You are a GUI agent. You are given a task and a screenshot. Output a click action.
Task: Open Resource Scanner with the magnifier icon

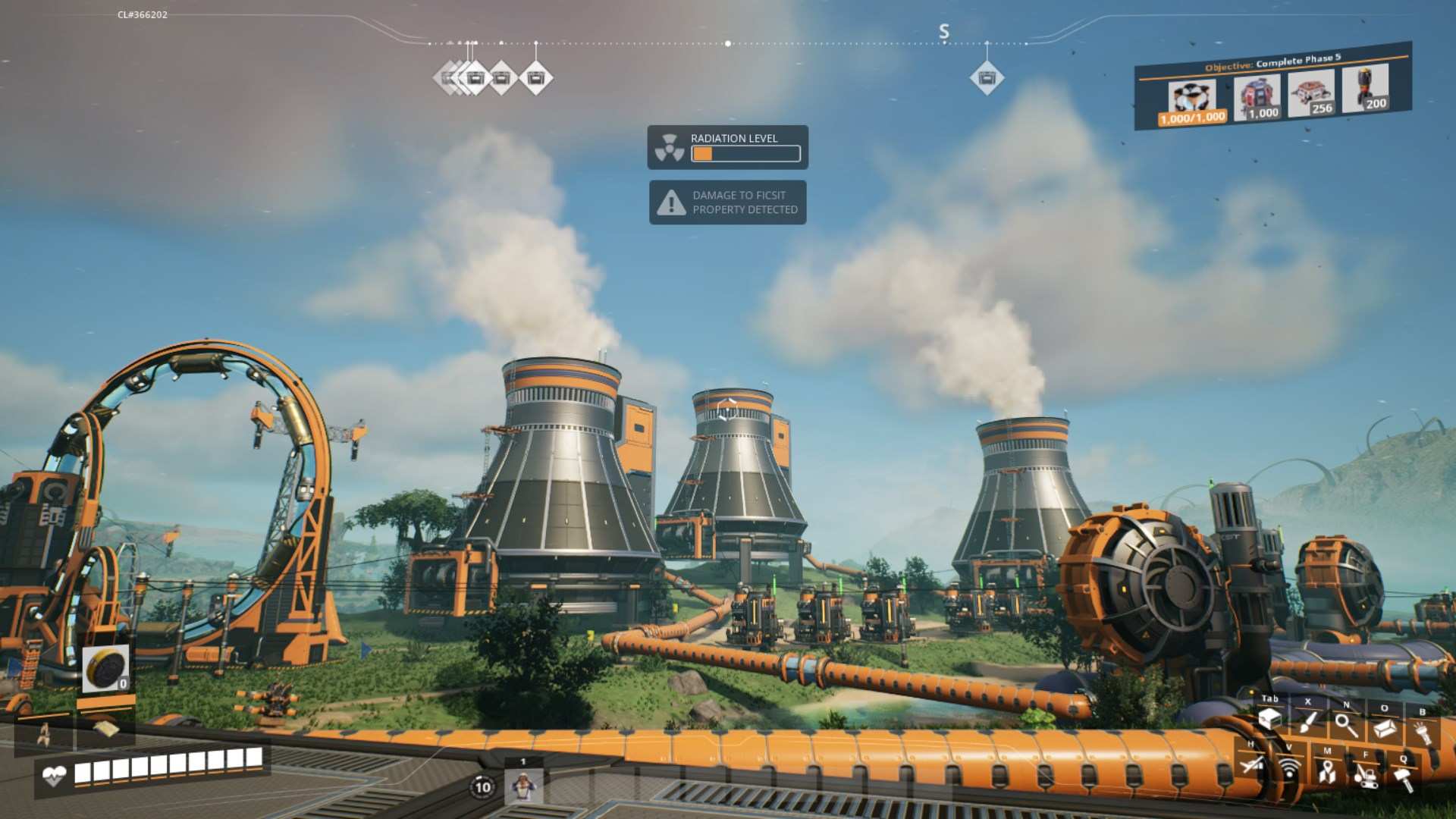pyautogui.click(x=1345, y=724)
